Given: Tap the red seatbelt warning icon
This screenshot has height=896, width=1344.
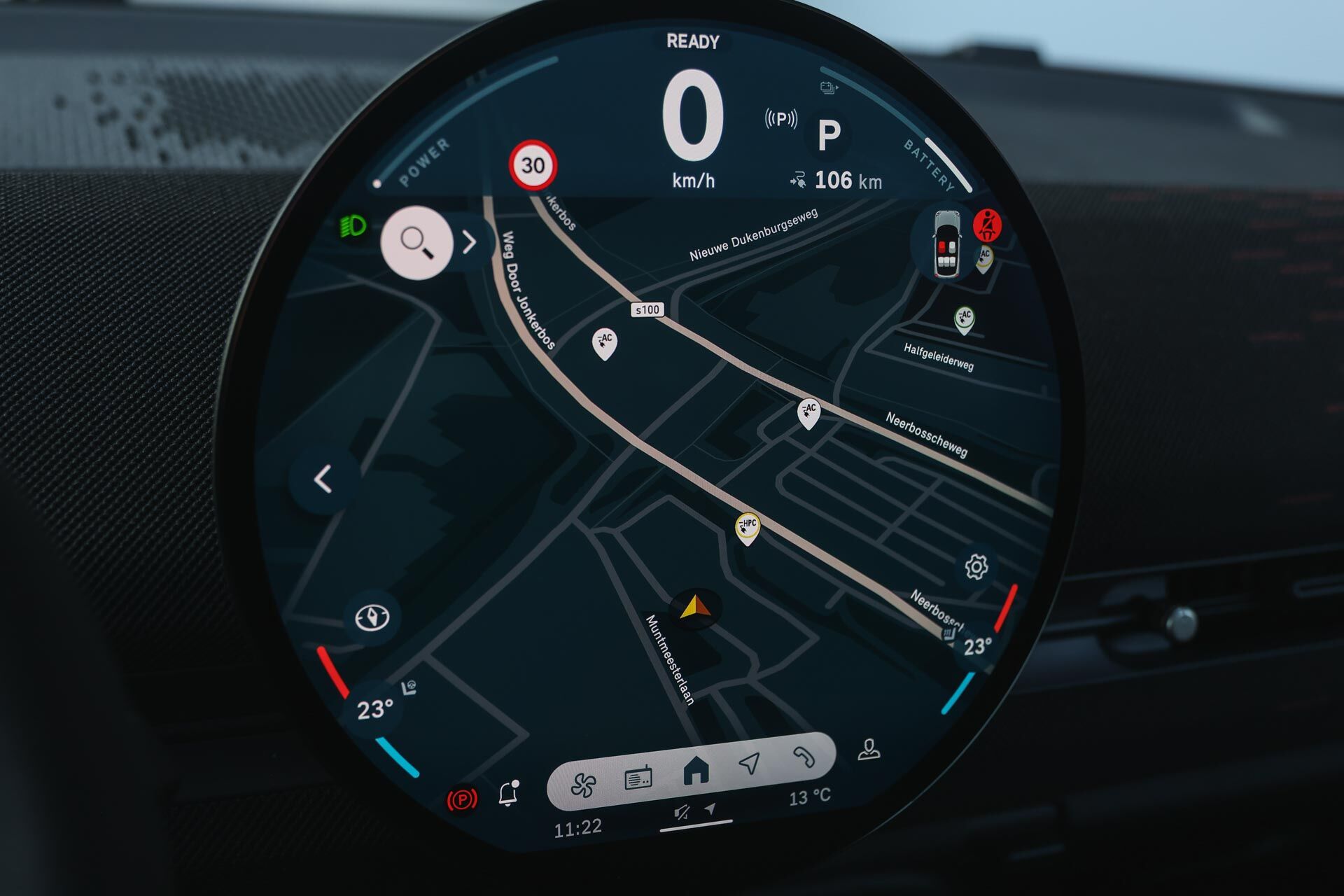Looking at the screenshot, I should 988,225.
